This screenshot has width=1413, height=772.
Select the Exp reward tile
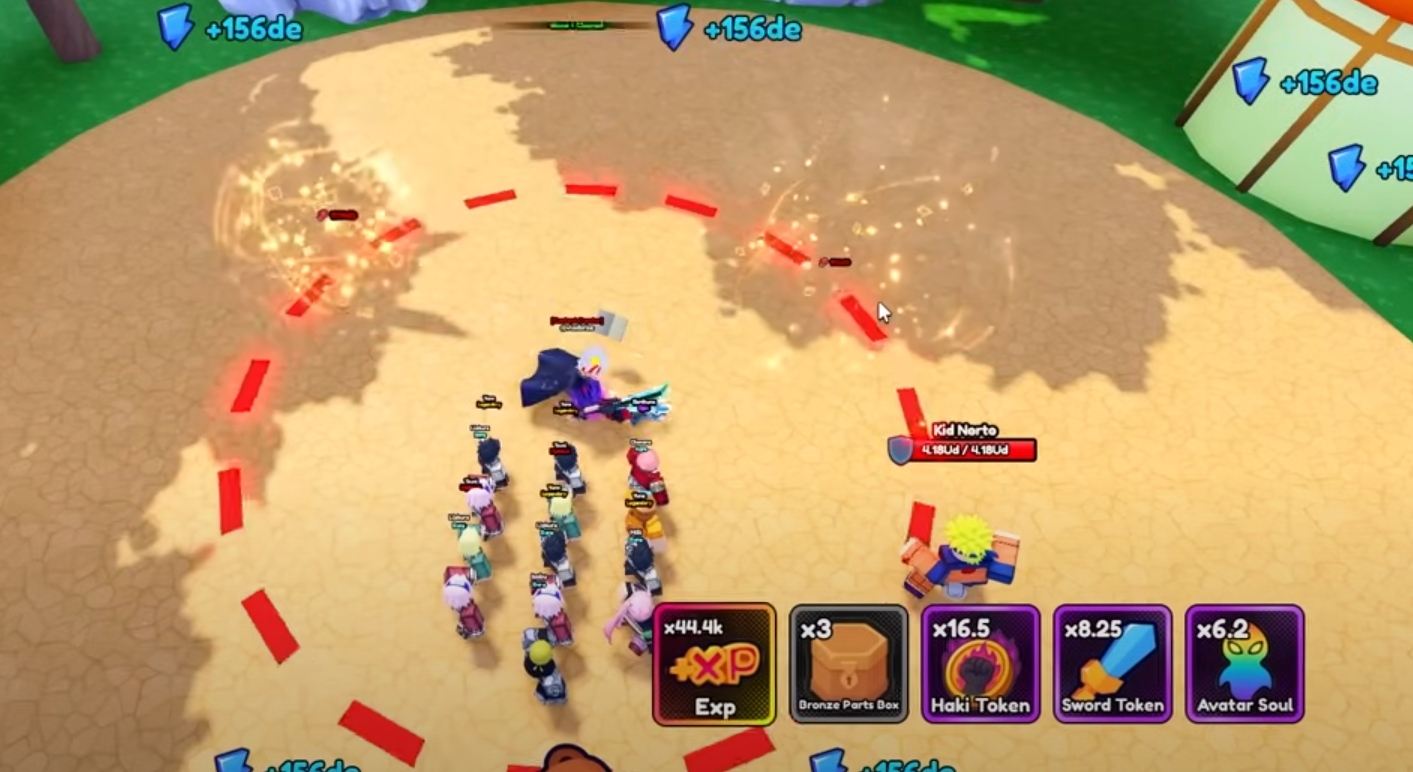click(714, 664)
